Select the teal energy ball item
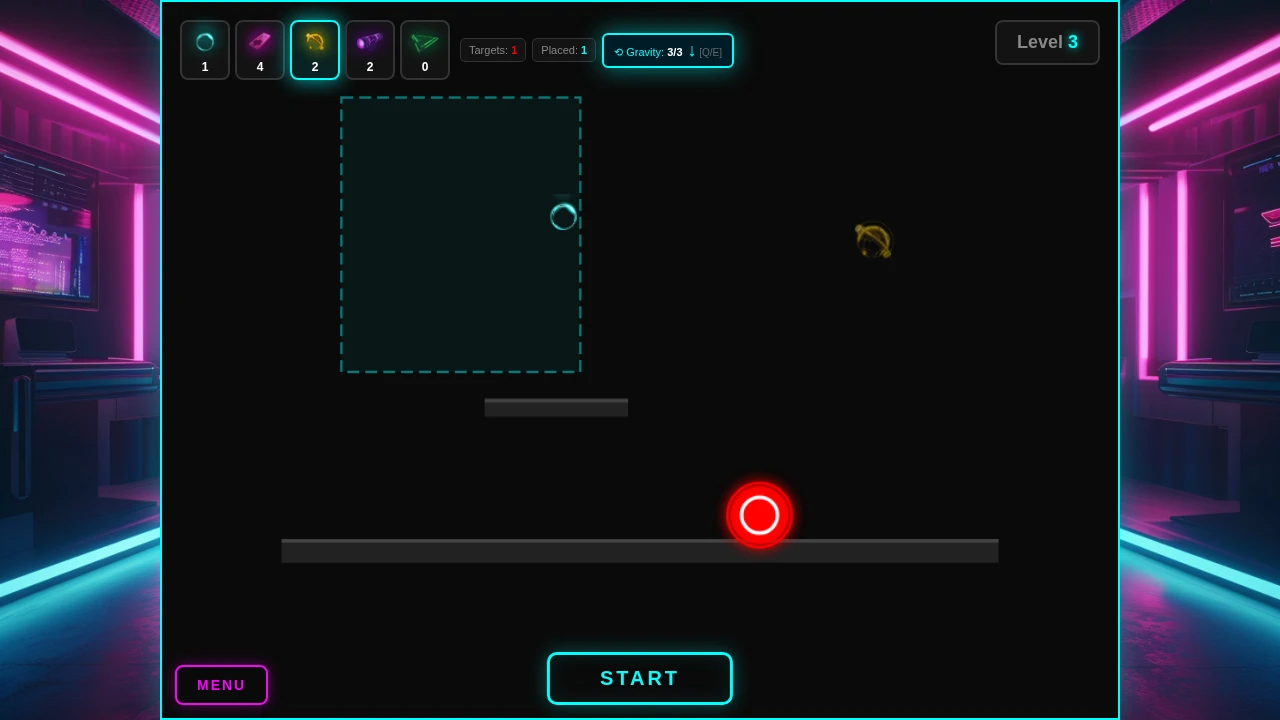This screenshot has width=1280, height=720. 205,50
